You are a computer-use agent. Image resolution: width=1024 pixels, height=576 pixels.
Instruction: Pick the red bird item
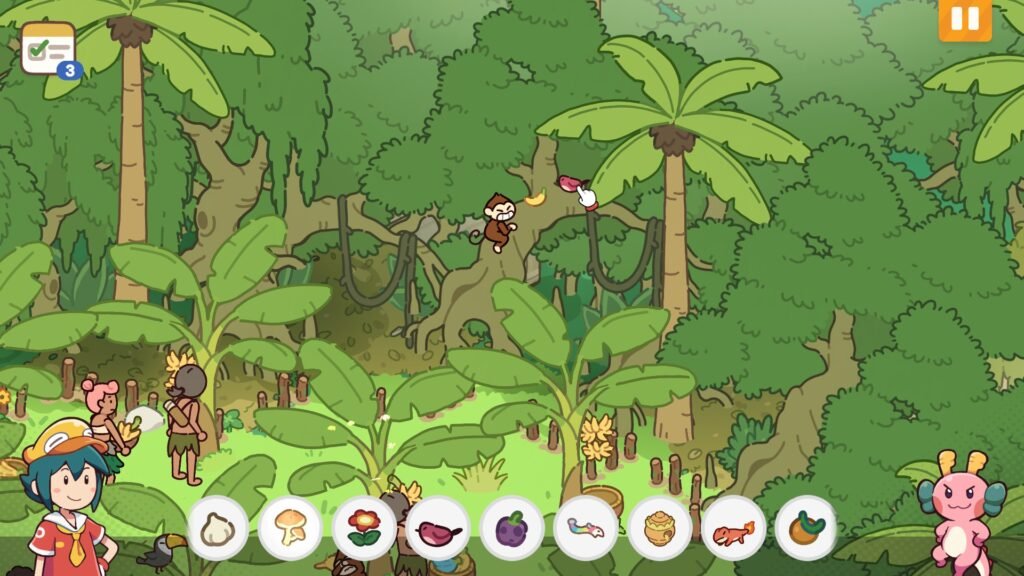point(438,528)
